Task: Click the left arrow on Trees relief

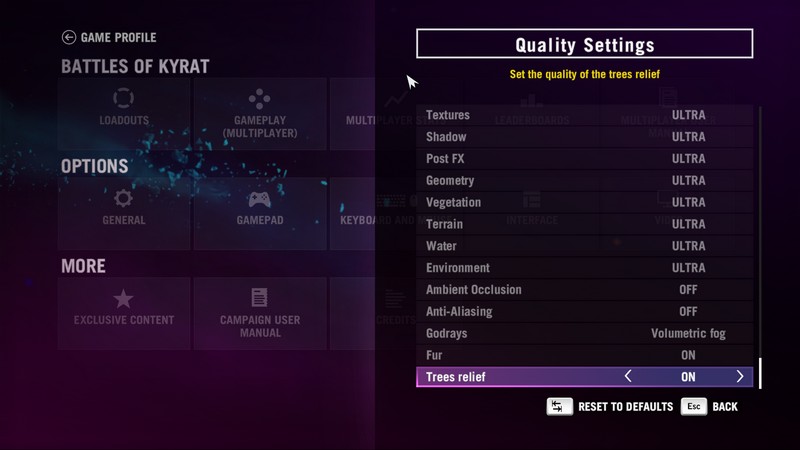Action: [x=628, y=377]
